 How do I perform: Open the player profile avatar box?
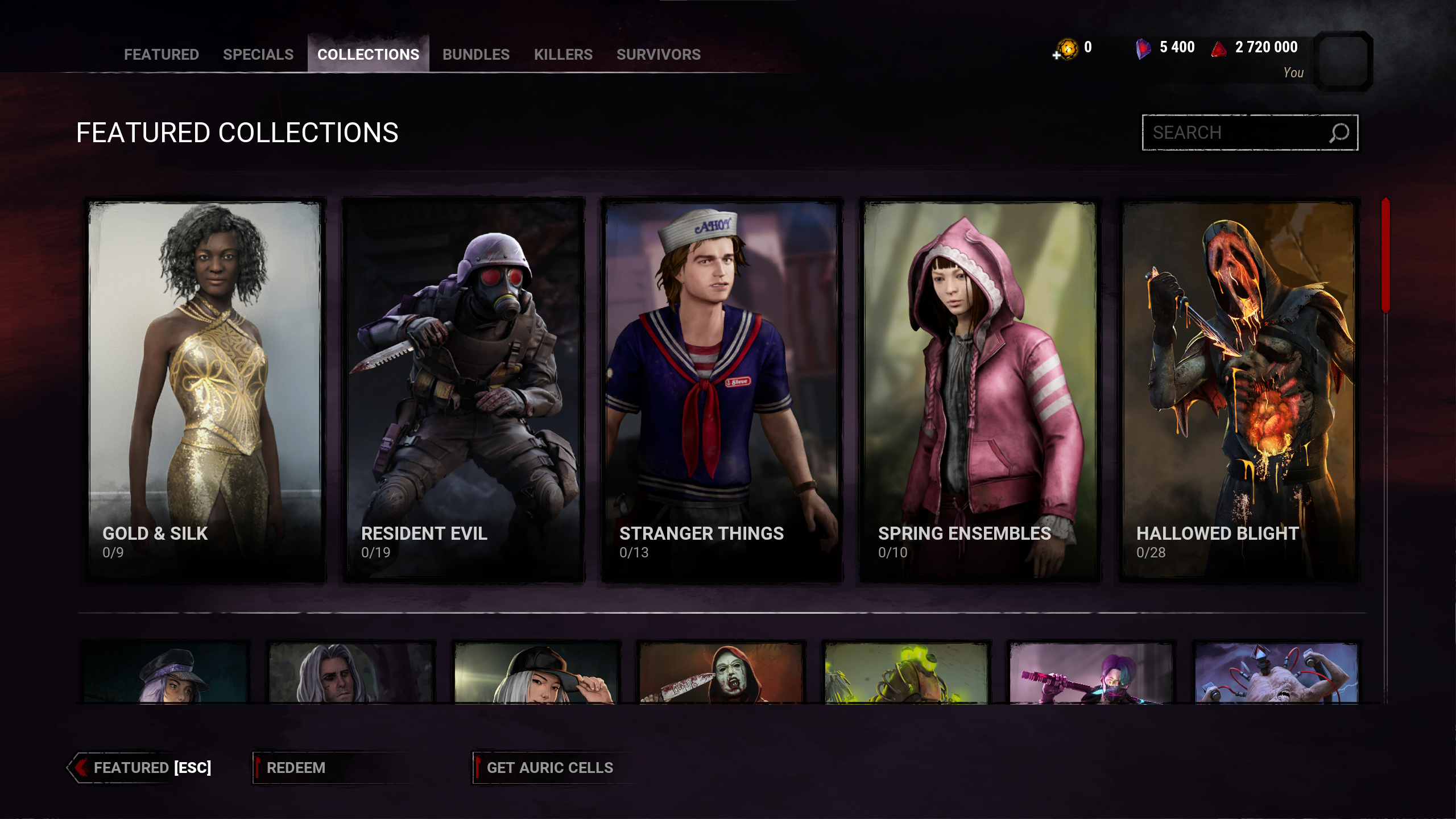pyautogui.click(x=1343, y=61)
